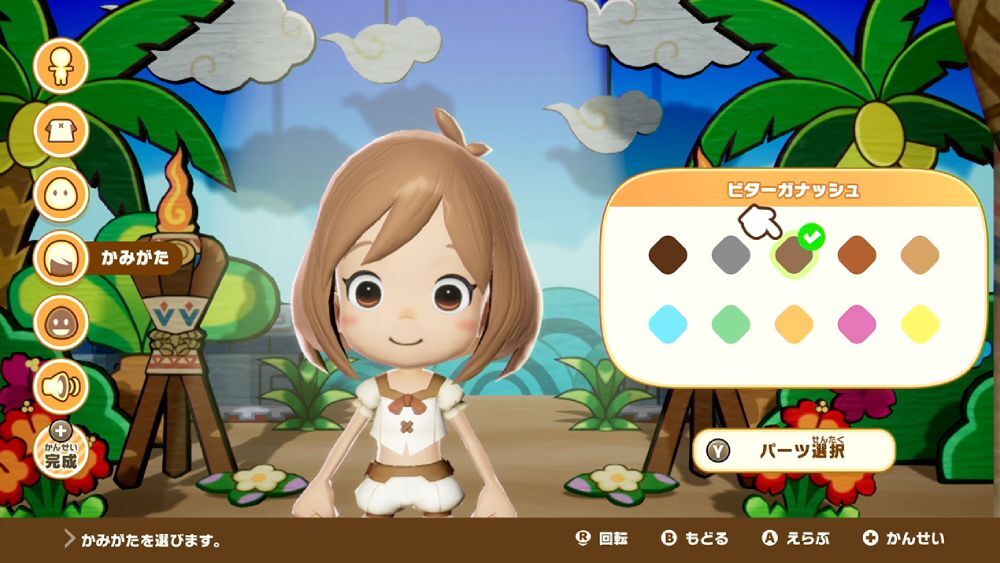This screenshot has width=1000, height=563.
Task: Open パーツ選択 parts selection
Action: pos(793,451)
